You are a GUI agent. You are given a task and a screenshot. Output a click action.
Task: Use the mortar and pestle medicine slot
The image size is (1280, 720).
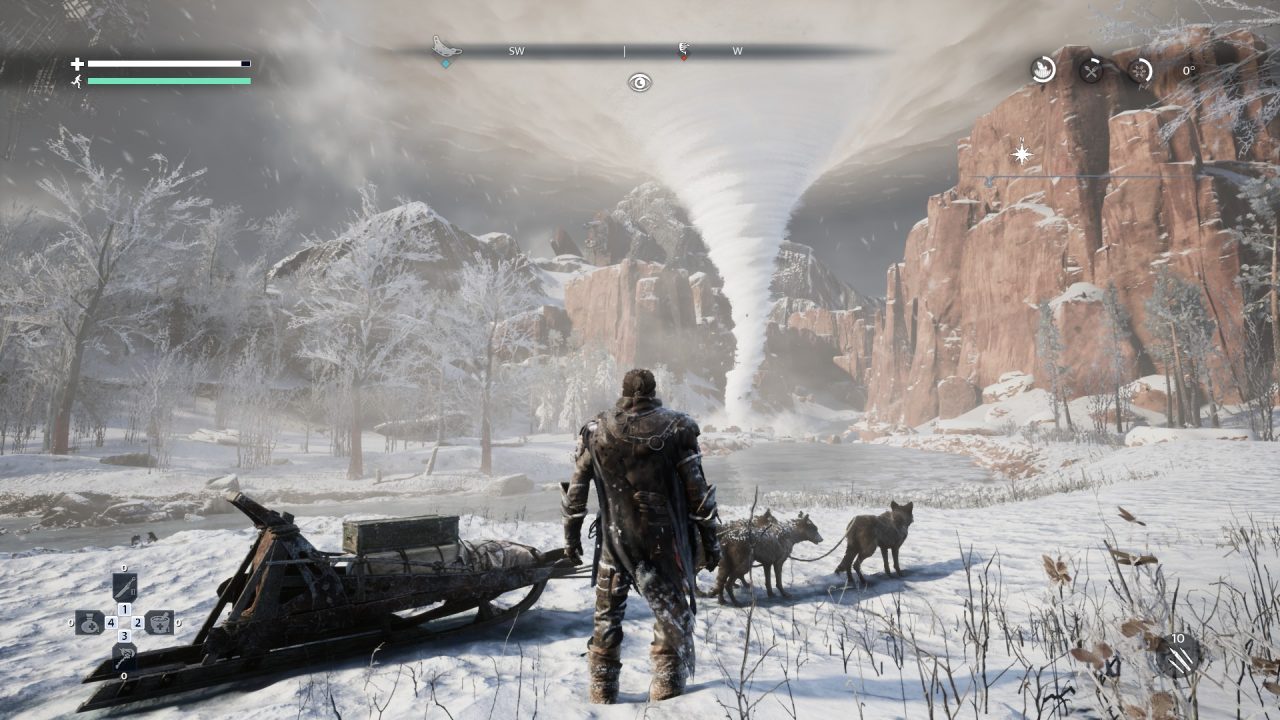point(159,623)
